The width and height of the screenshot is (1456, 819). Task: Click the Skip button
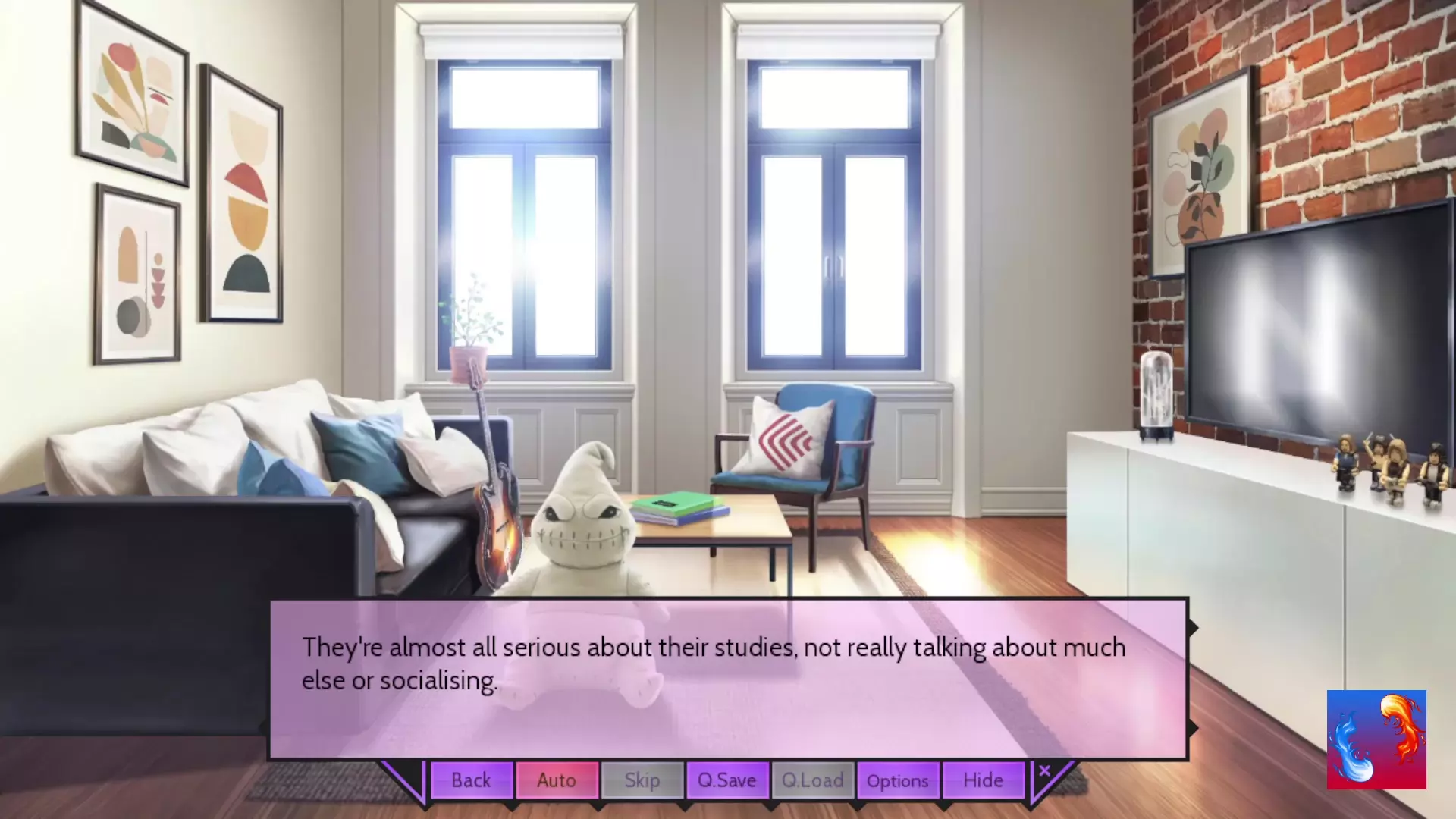(642, 780)
